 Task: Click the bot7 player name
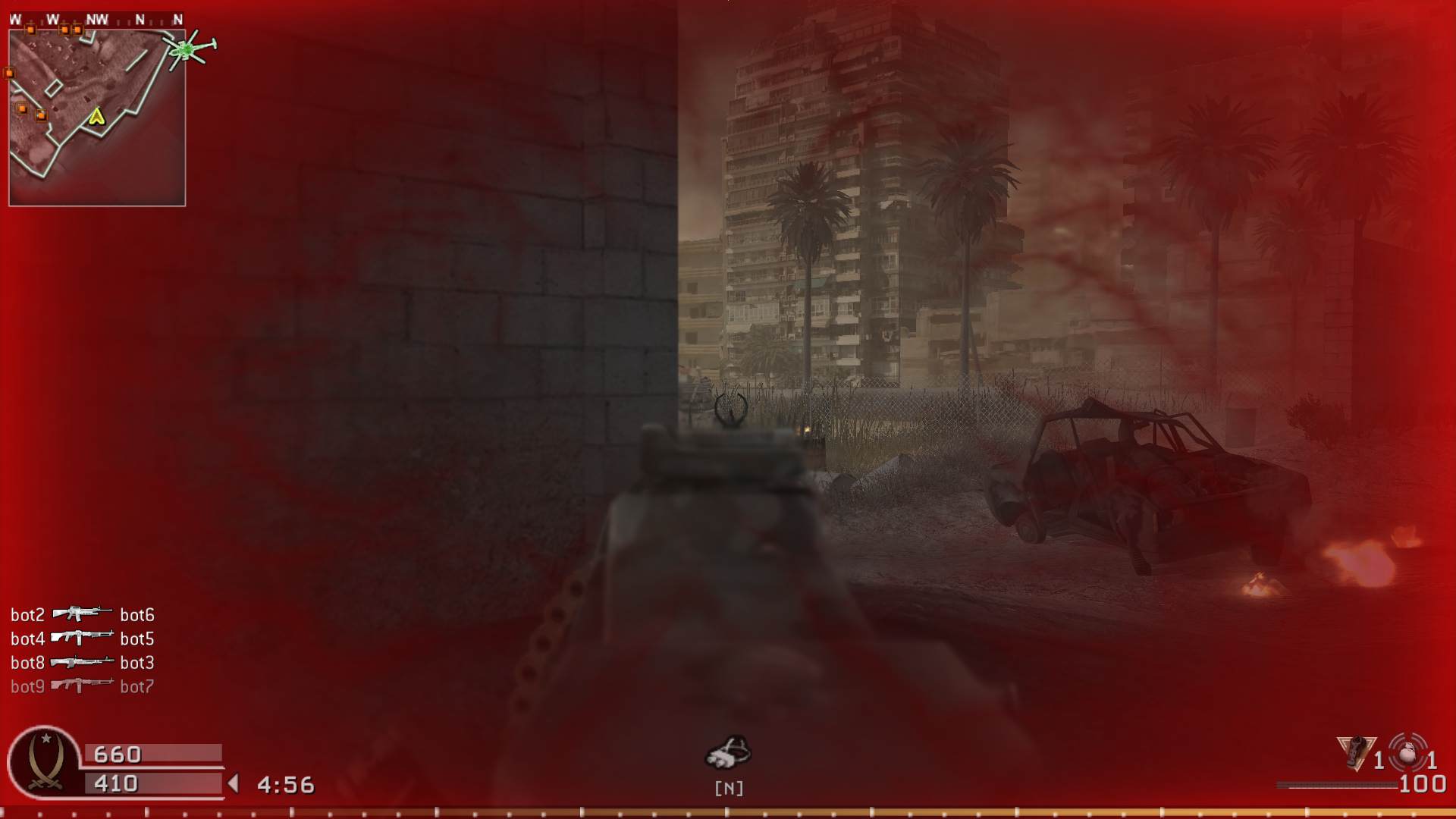[x=139, y=685]
